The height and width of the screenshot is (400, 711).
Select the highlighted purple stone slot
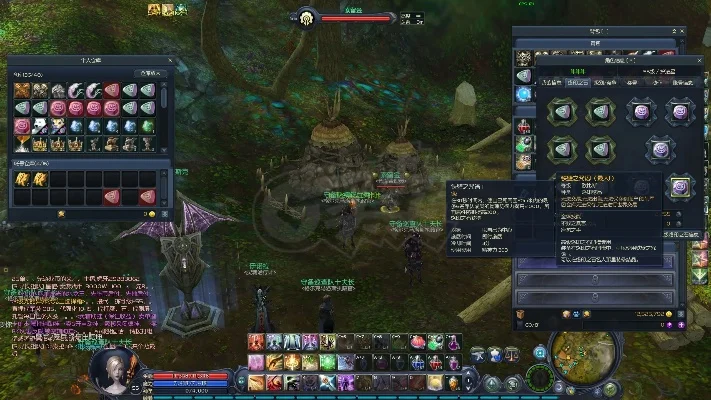tap(681, 186)
